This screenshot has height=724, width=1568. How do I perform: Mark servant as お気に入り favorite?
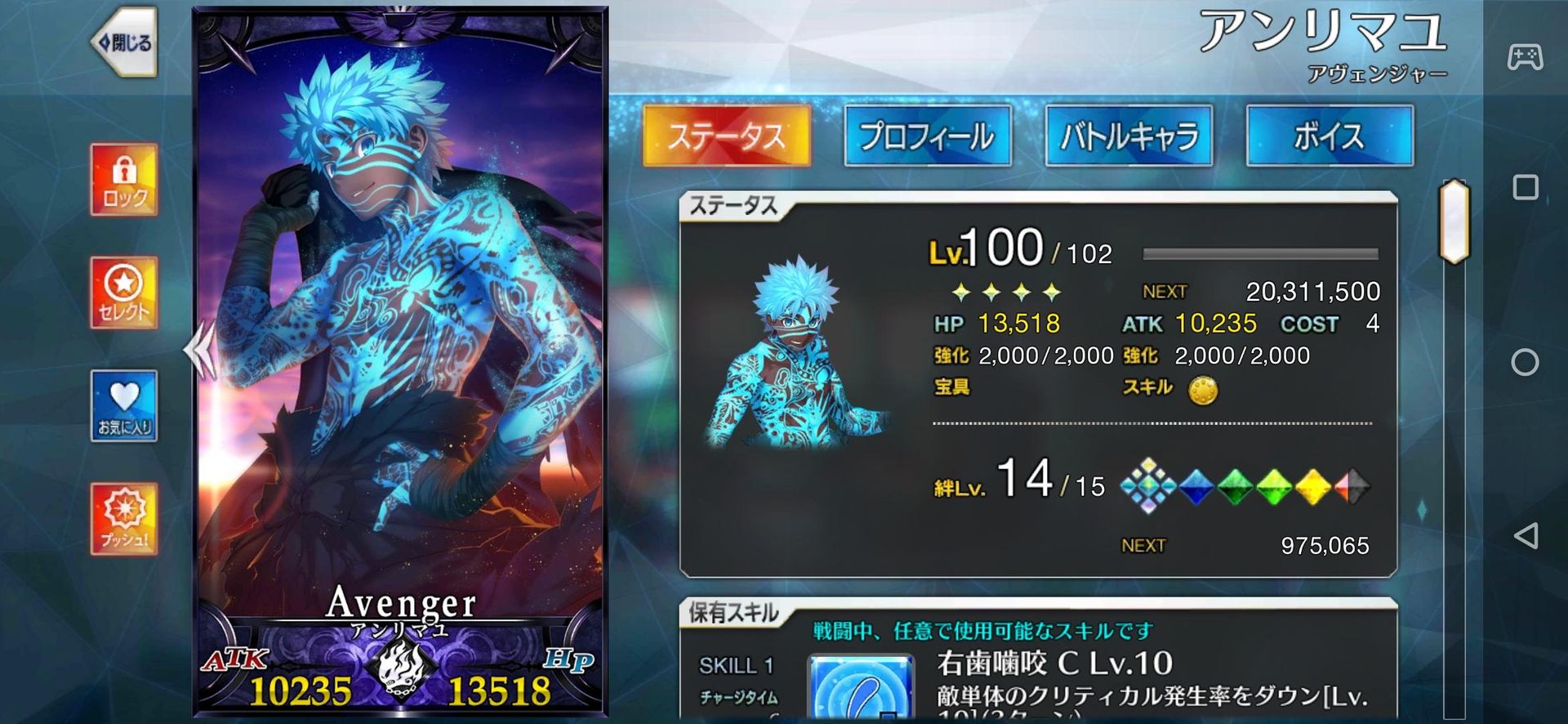coord(122,407)
